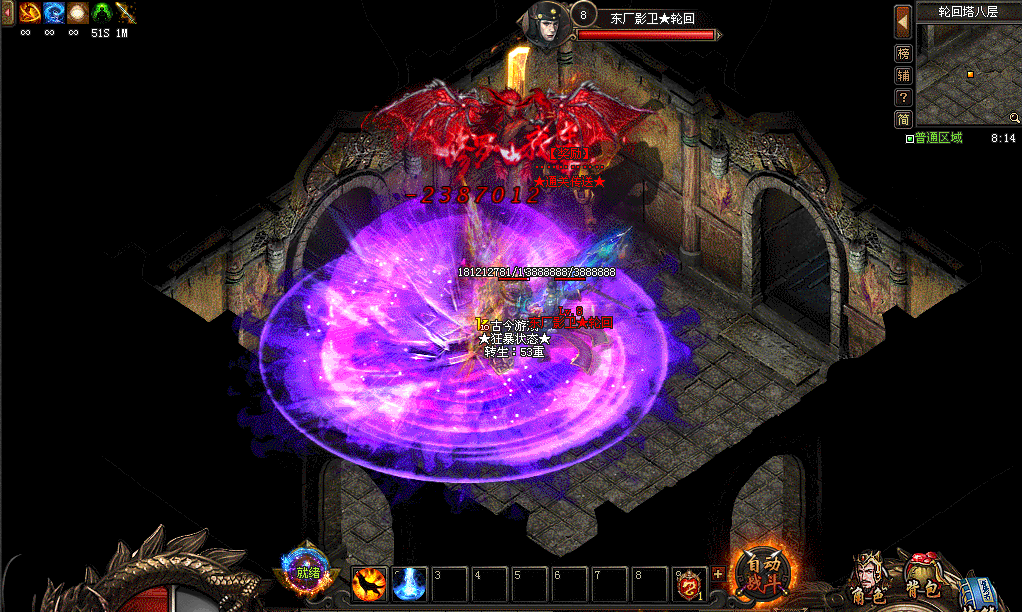Select the 东厂影卫★轮回 target portrait
1022x612 pixels.
[548, 20]
